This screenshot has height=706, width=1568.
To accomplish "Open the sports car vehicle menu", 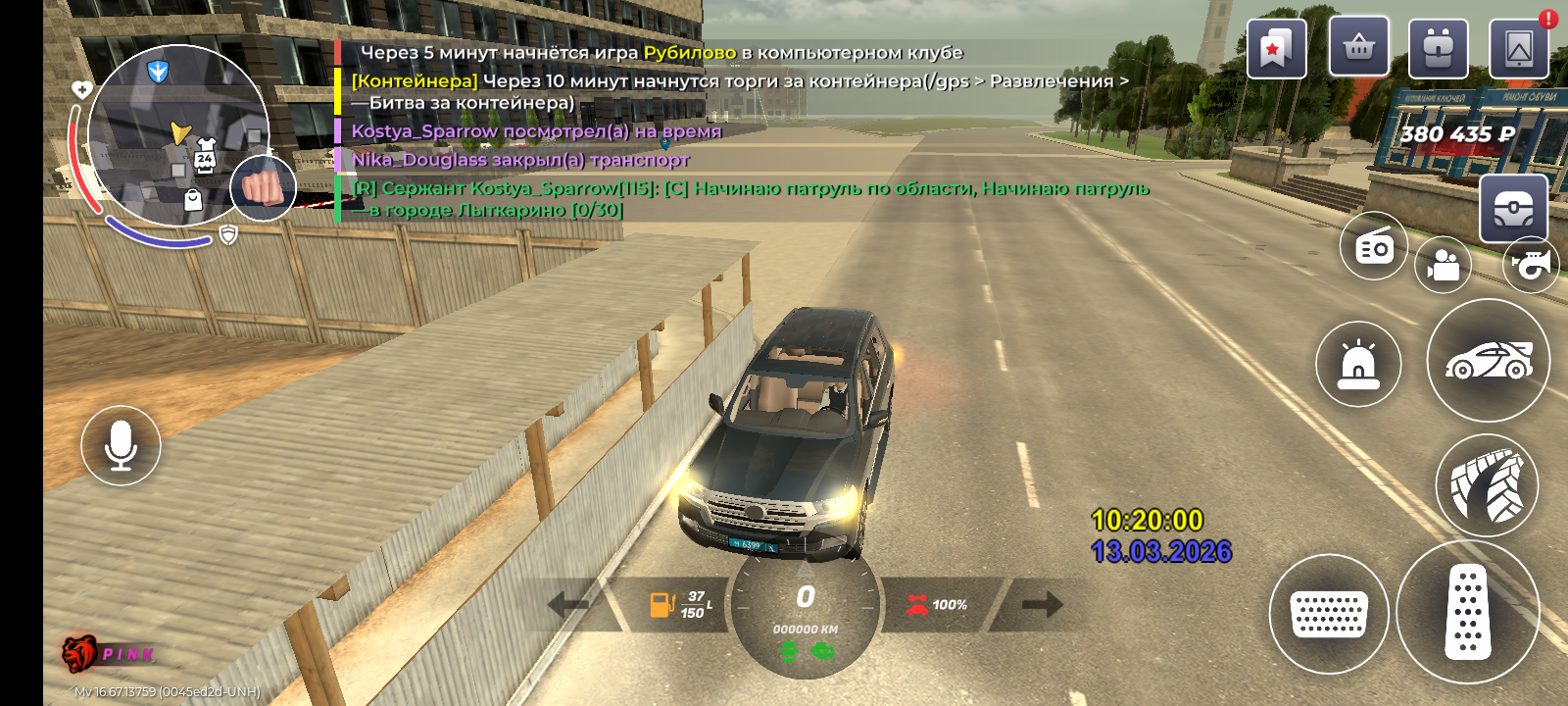I will 1488,361.
